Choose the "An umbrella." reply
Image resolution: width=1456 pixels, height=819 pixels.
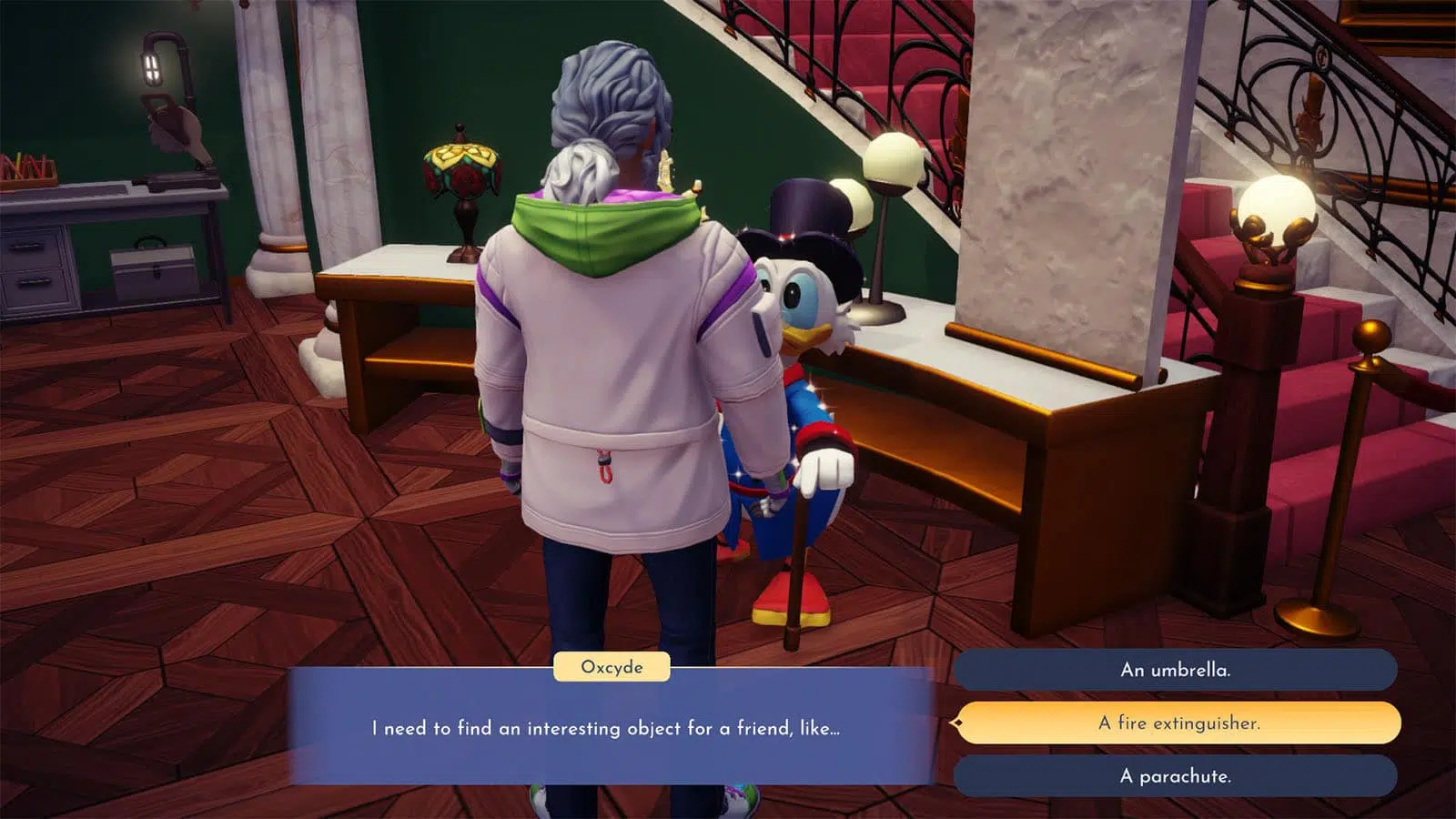(1175, 670)
